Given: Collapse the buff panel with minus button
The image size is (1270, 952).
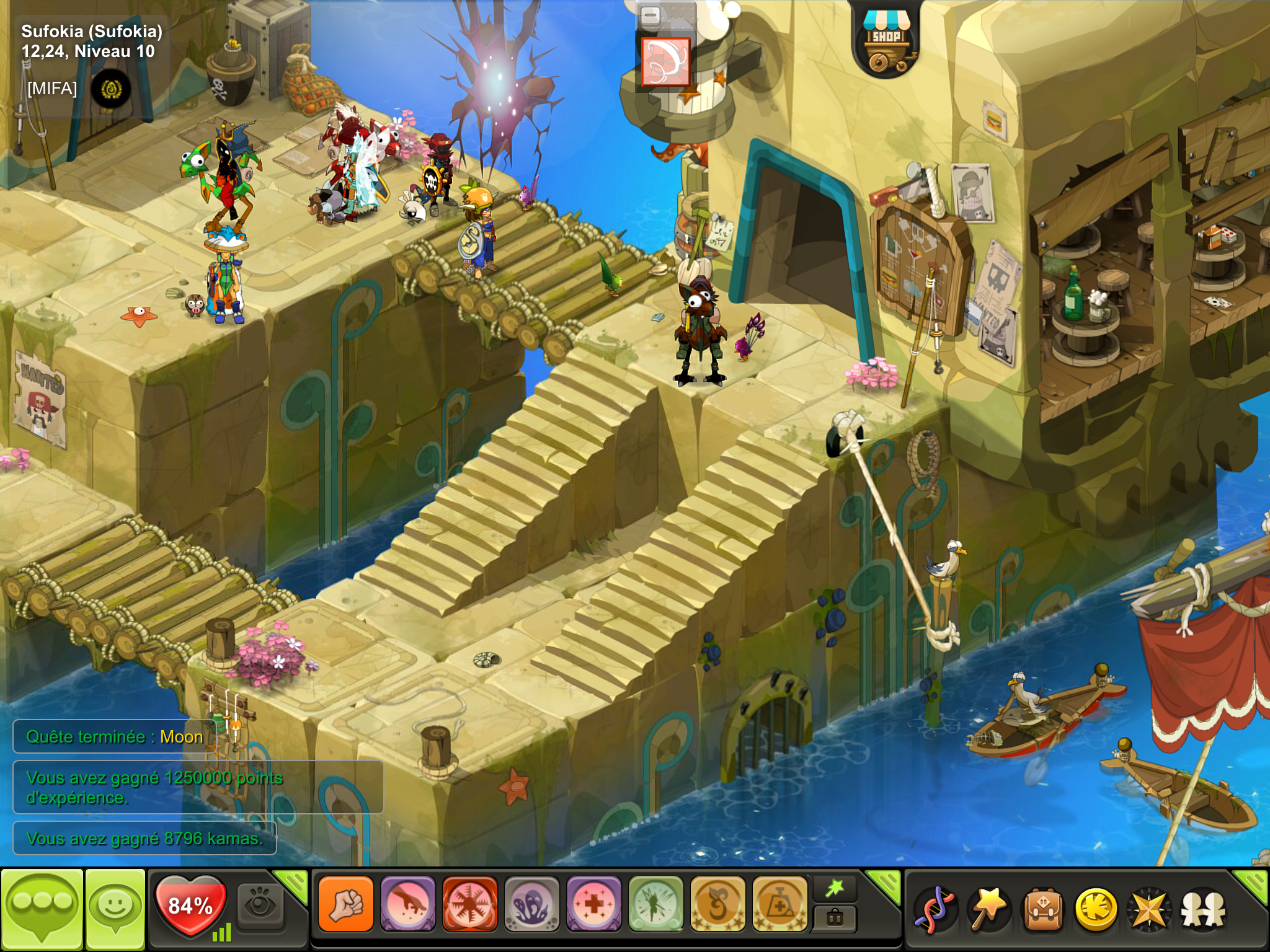Looking at the screenshot, I should [x=650, y=15].
